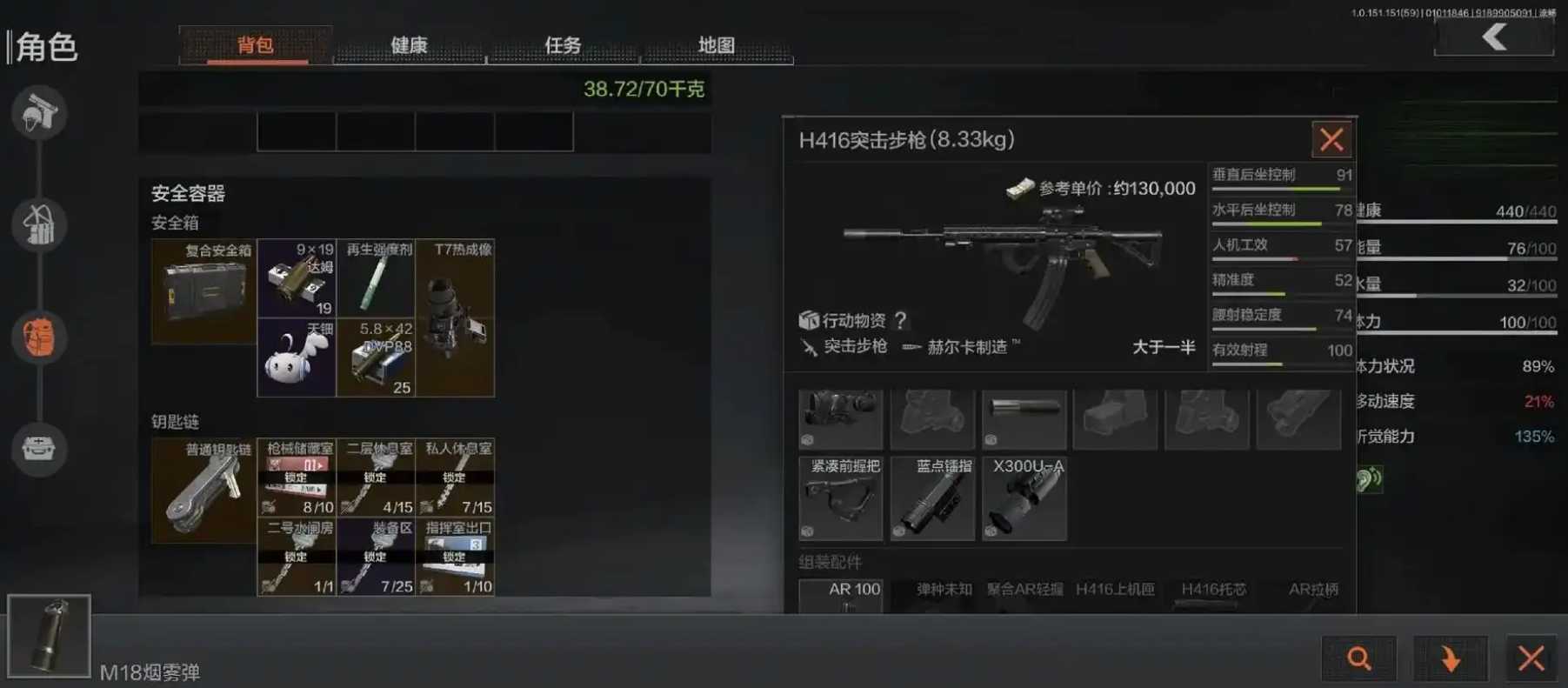Select the M18烟雾弹 thumbnail at bottom left
Screen dimensions: 1568x688
[x=51, y=636]
